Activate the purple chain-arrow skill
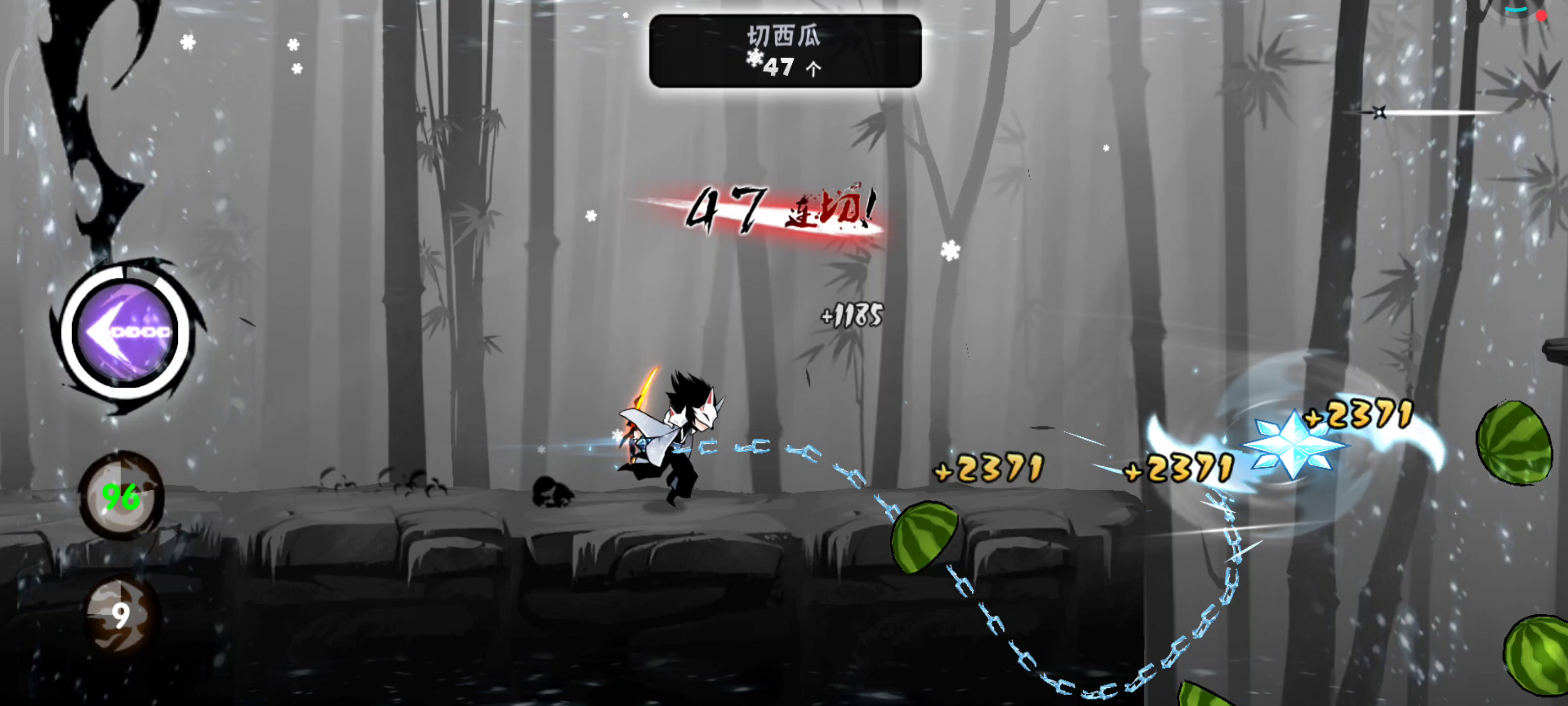 coord(126,332)
